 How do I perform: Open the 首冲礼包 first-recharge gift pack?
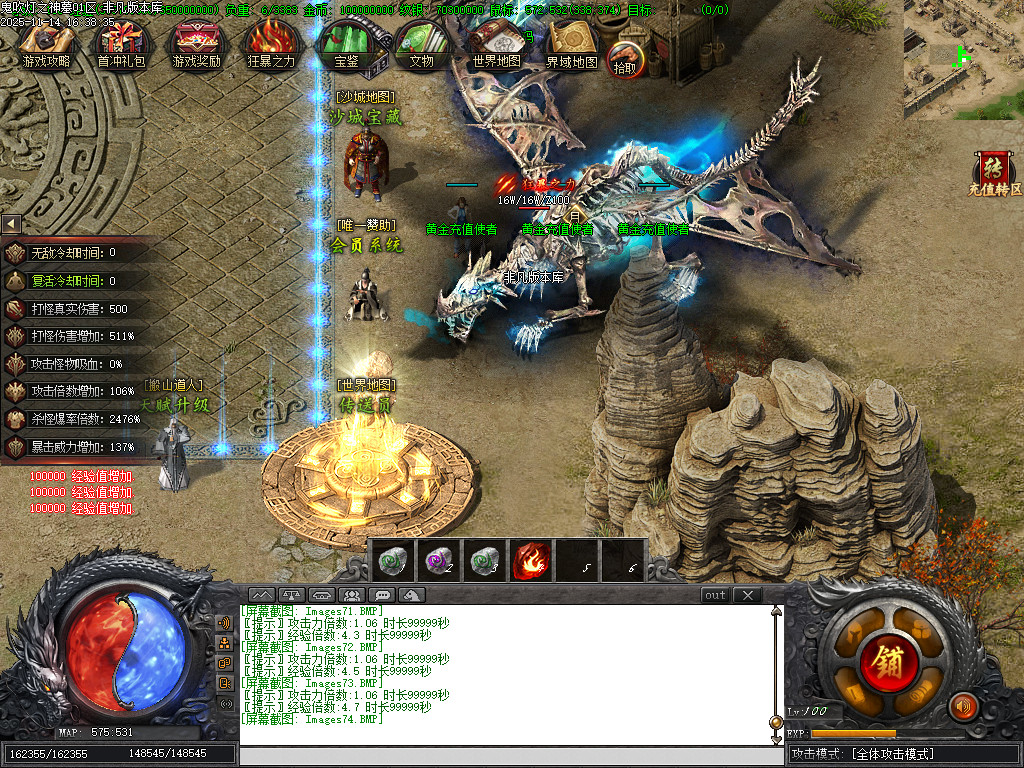coord(121,45)
